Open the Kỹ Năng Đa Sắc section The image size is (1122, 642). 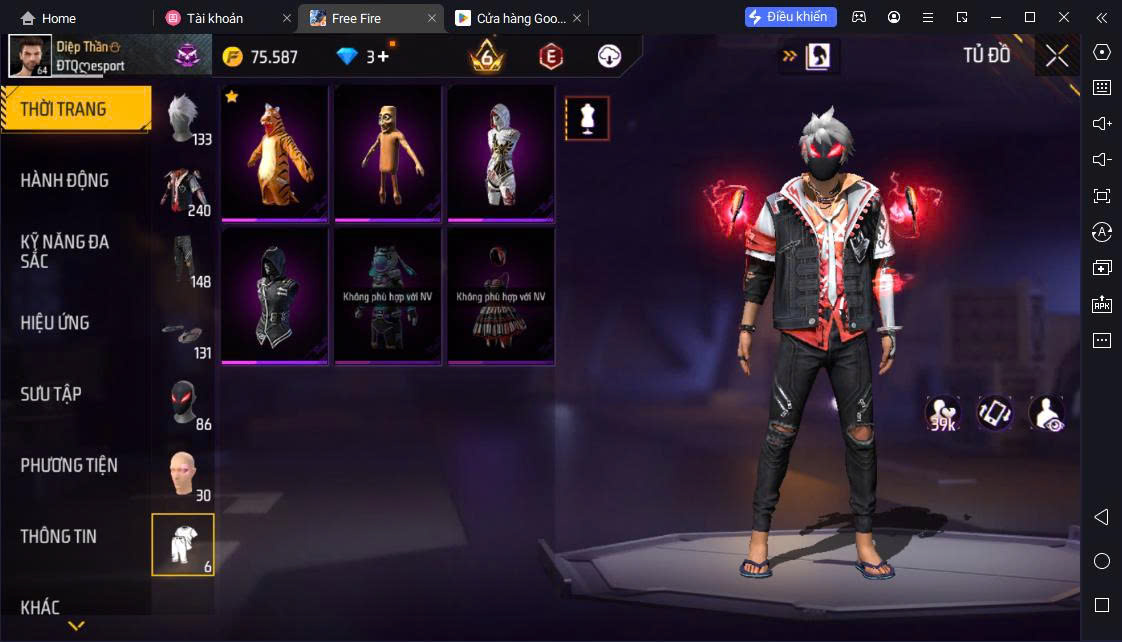[65, 251]
